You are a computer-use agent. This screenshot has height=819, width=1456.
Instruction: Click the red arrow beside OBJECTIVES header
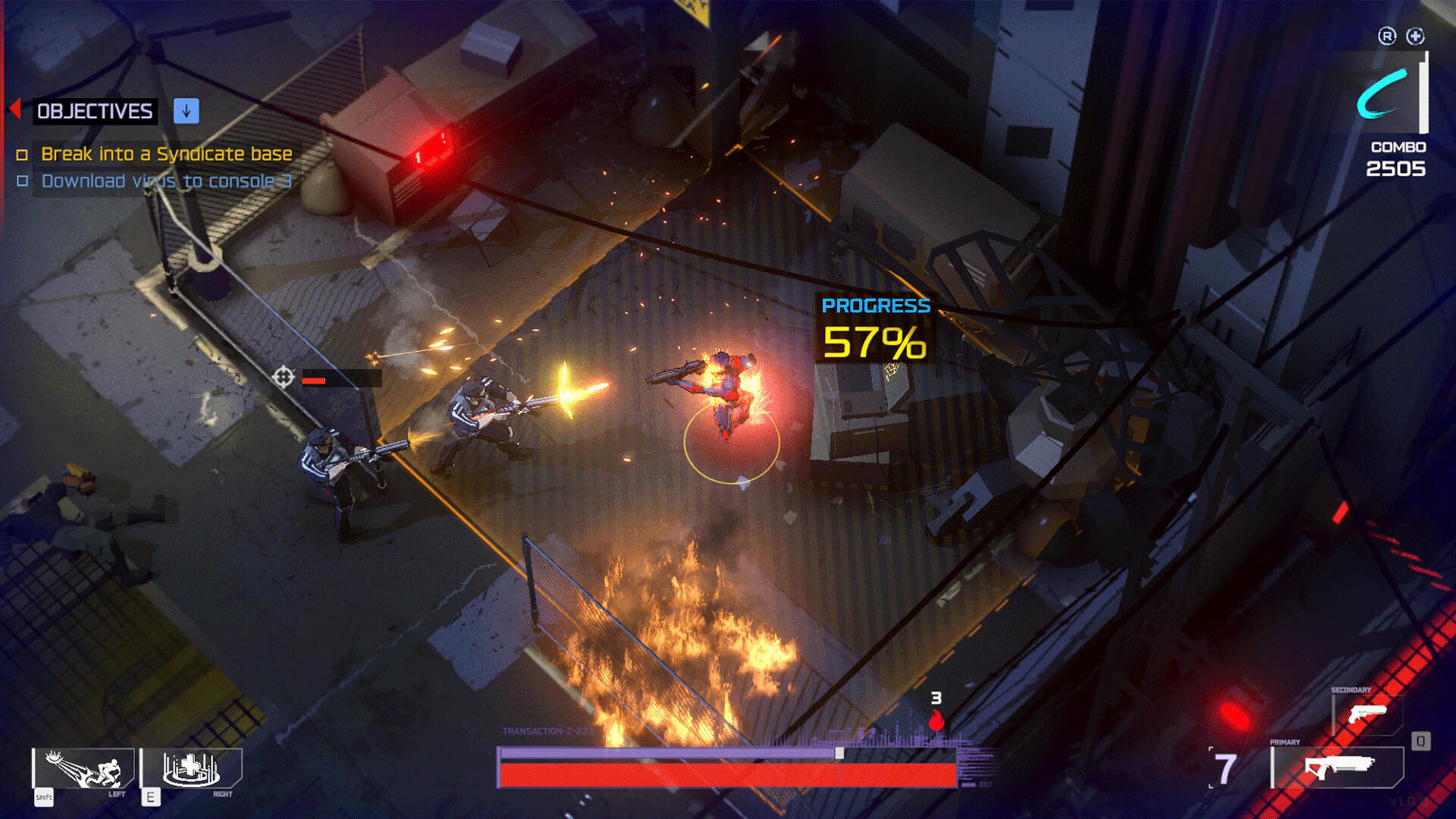pyautogui.click(x=15, y=111)
